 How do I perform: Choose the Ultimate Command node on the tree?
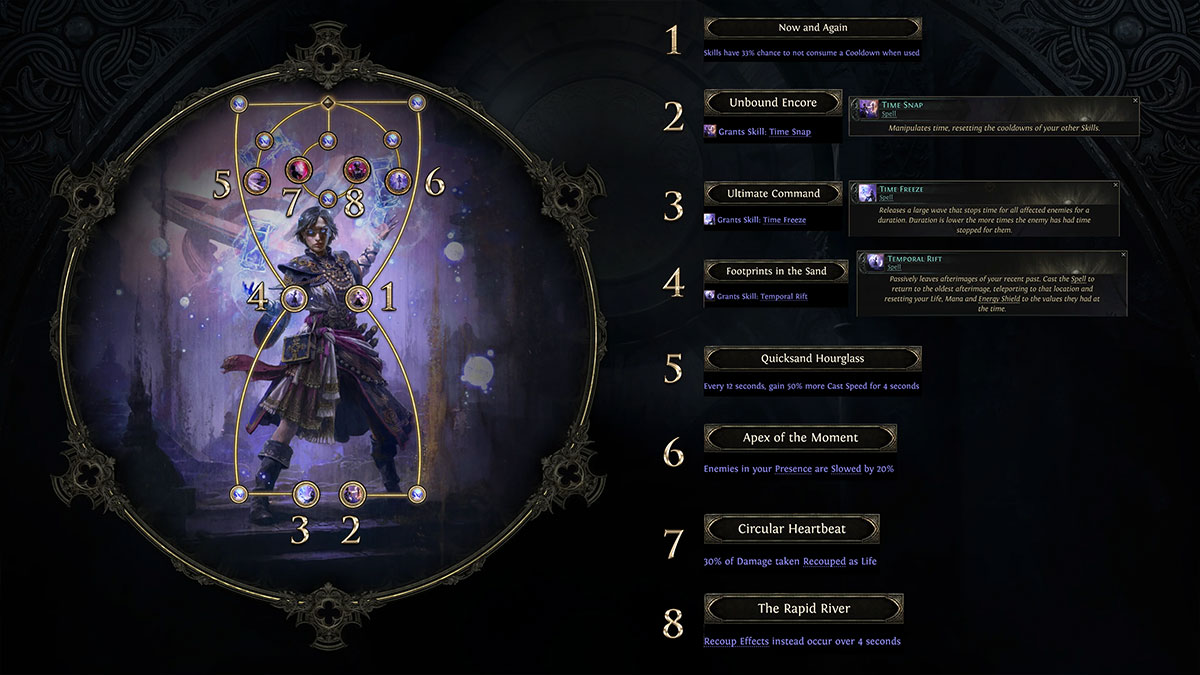tap(306, 493)
